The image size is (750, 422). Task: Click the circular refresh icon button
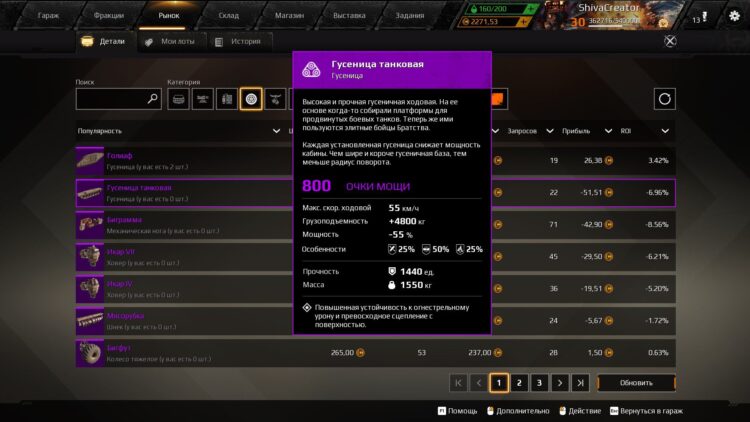pyautogui.click(x=665, y=99)
